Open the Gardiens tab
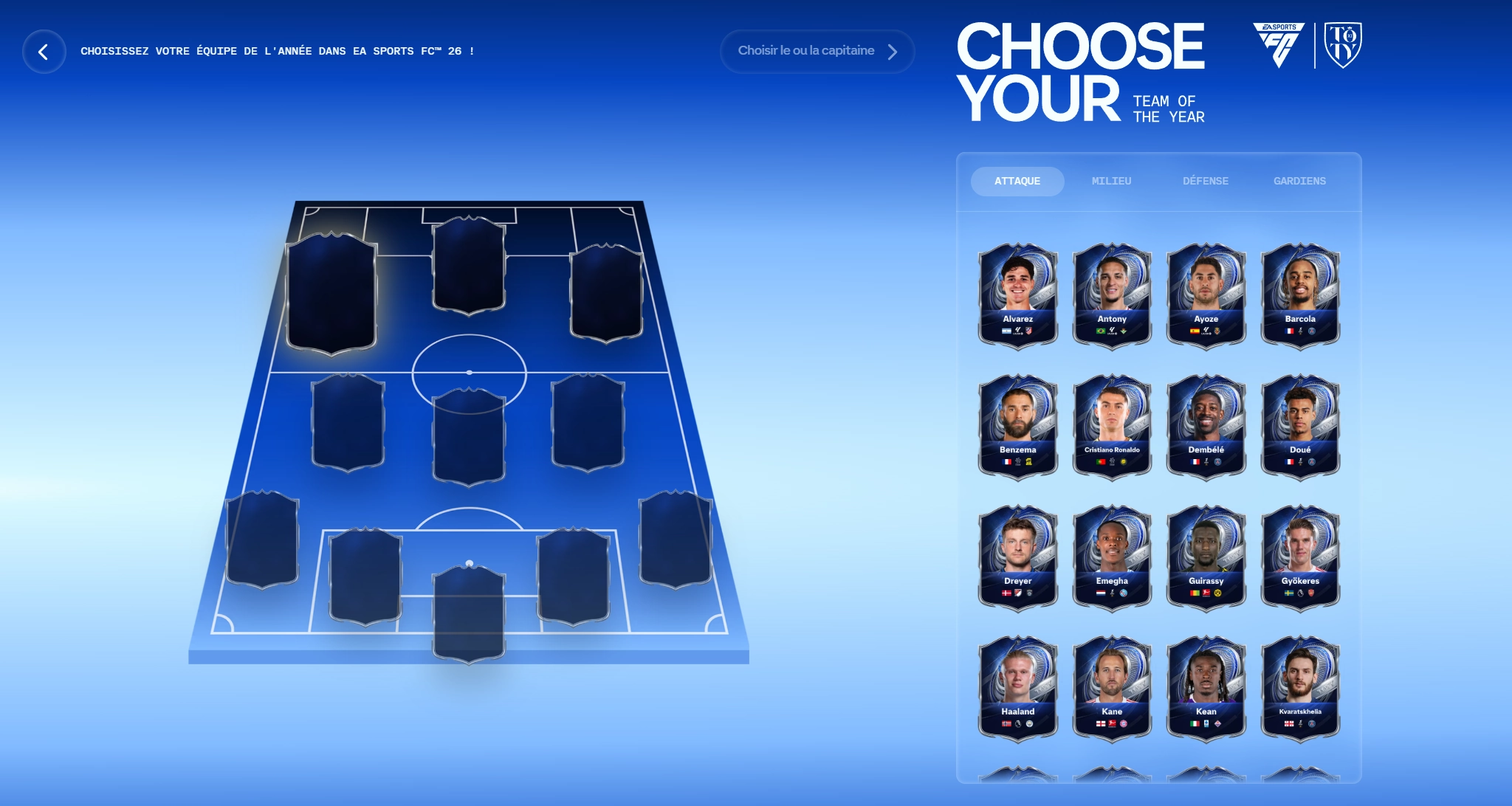Viewport: 1512px width, 806px height. click(1299, 181)
